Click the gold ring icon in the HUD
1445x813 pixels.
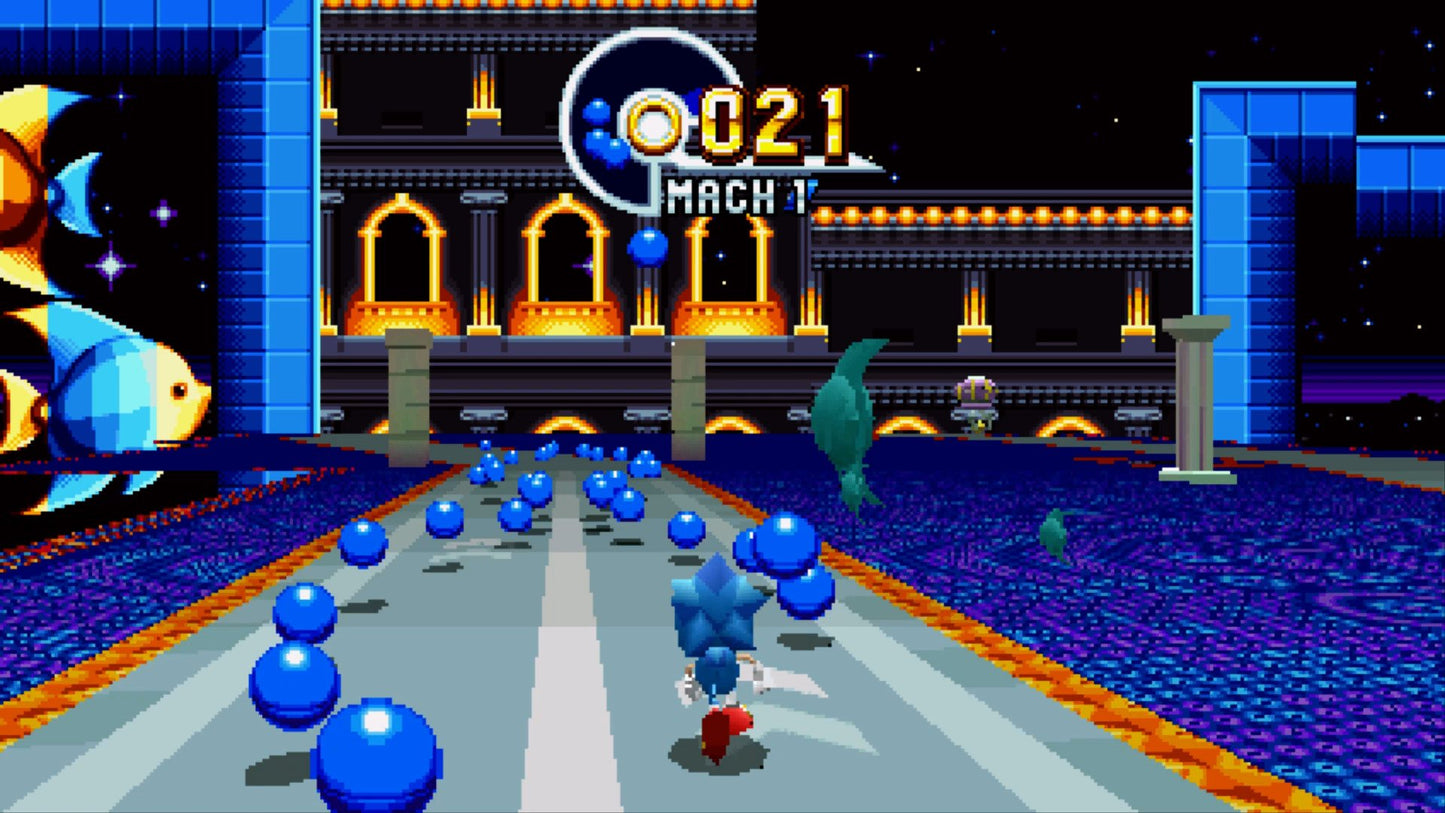click(x=655, y=124)
